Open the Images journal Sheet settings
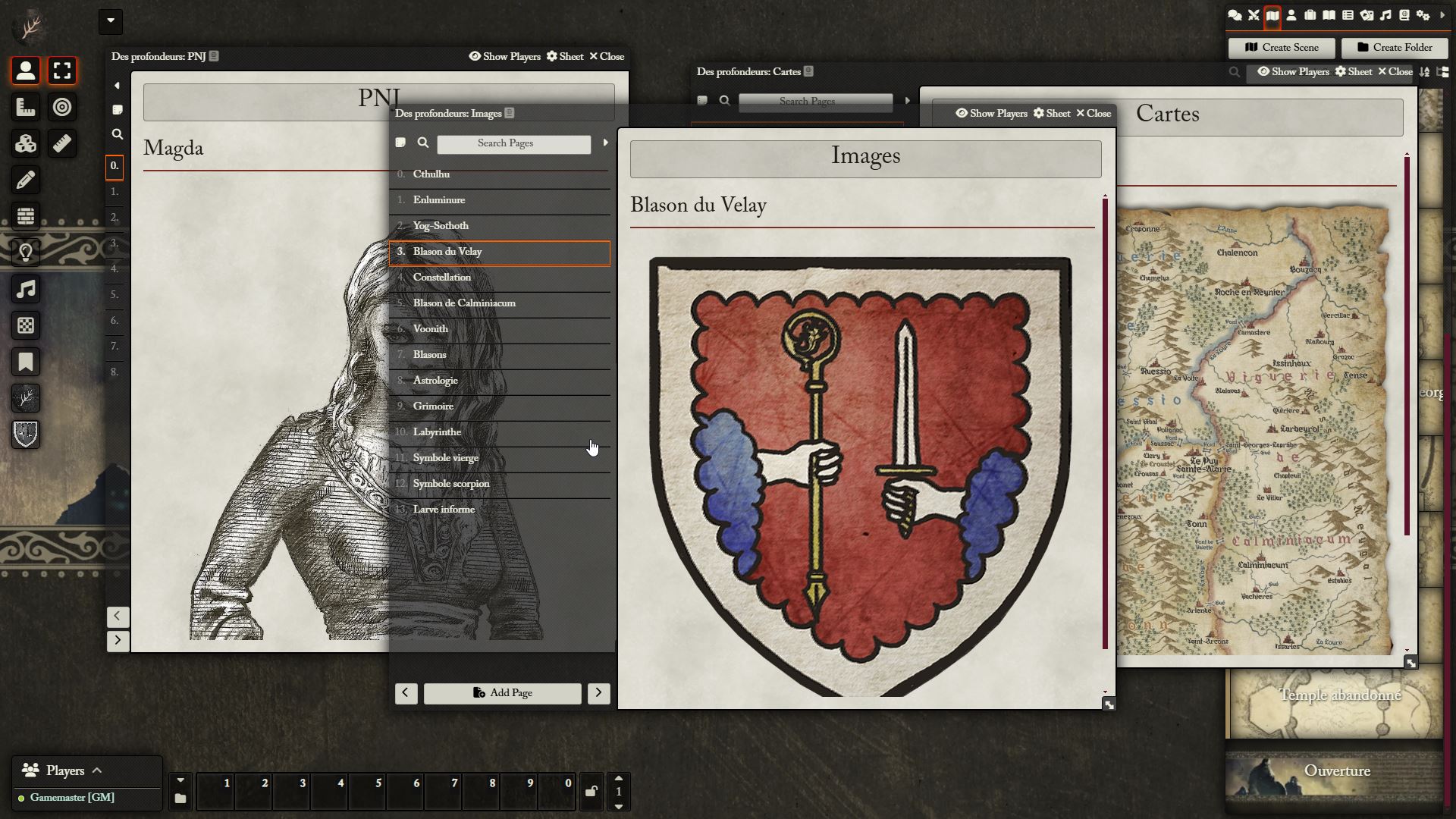The height and width of the screenshot is (819, 1456). tap(1052, 114)
